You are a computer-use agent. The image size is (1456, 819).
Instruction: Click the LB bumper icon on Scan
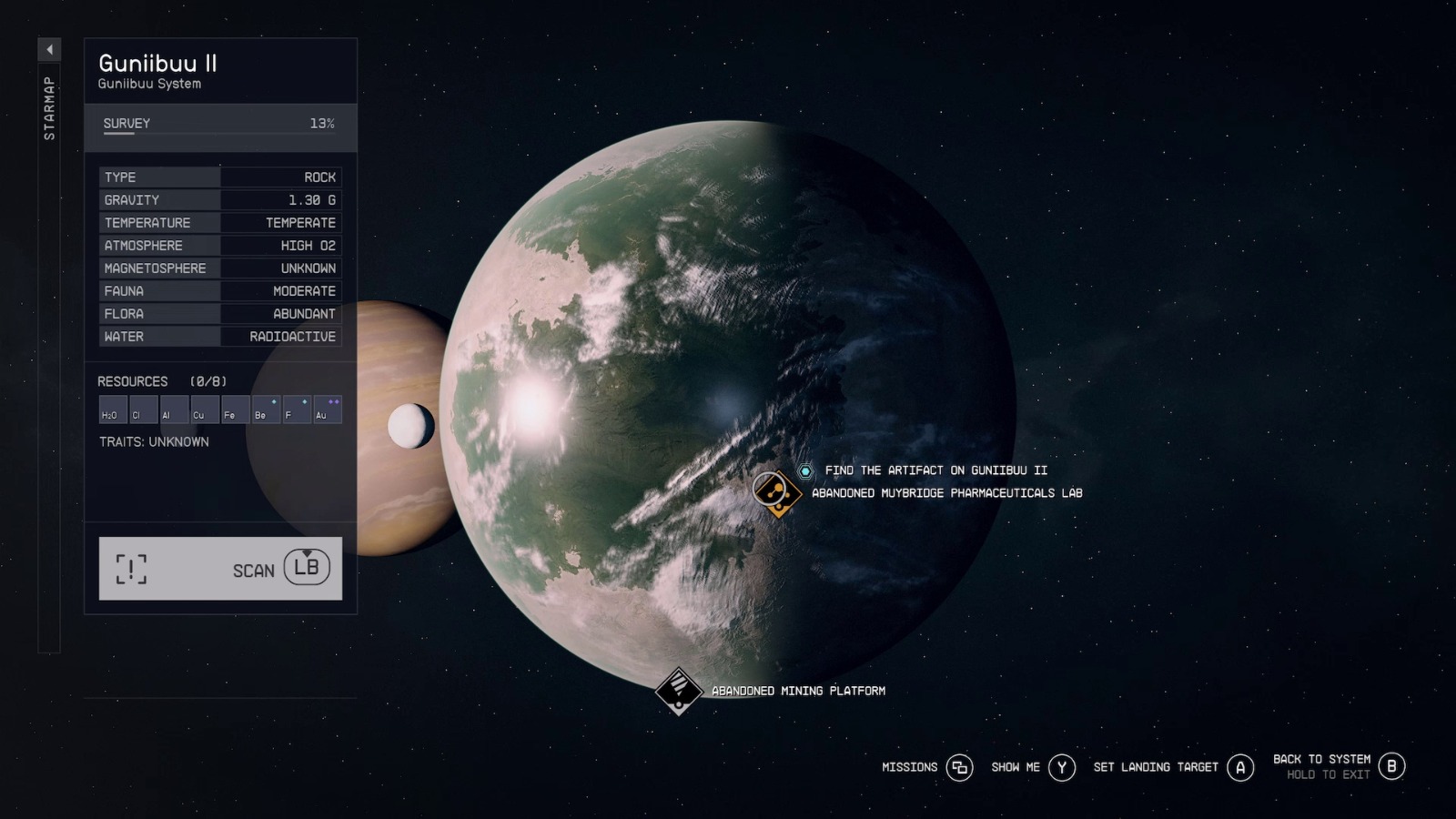tap(307, 569)
